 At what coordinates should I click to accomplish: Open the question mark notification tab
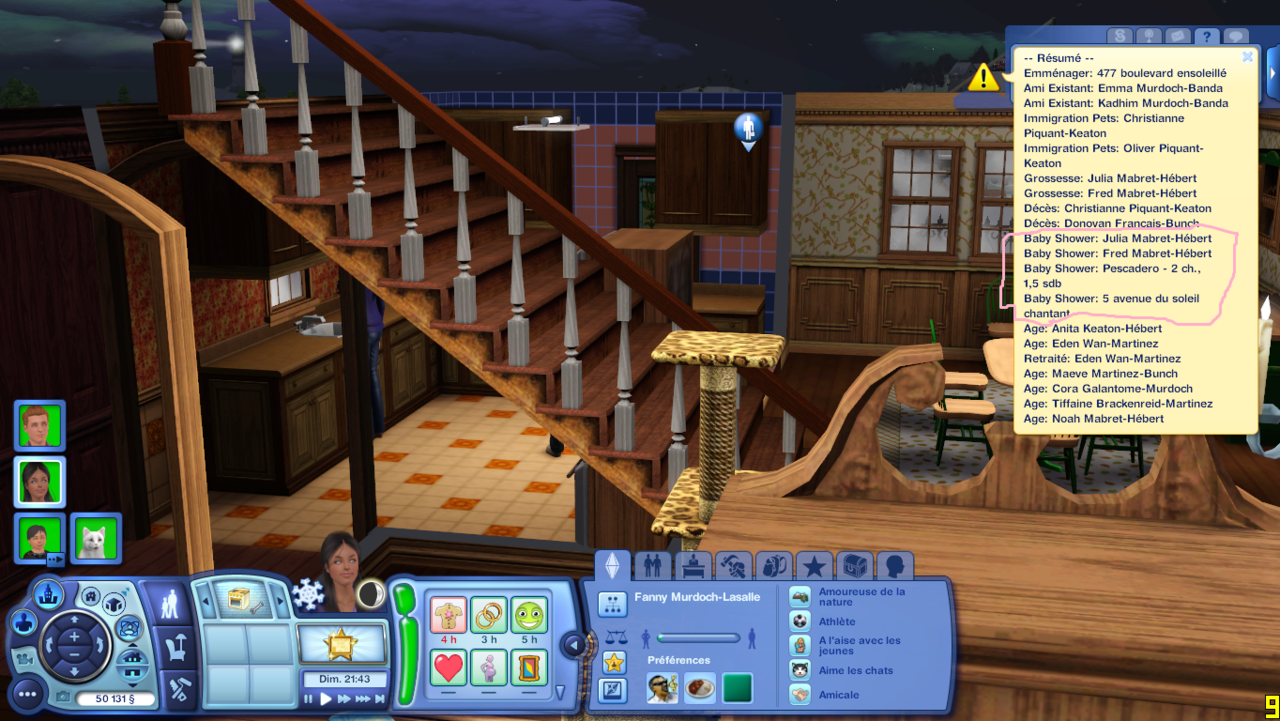(x=1207, y=37)
